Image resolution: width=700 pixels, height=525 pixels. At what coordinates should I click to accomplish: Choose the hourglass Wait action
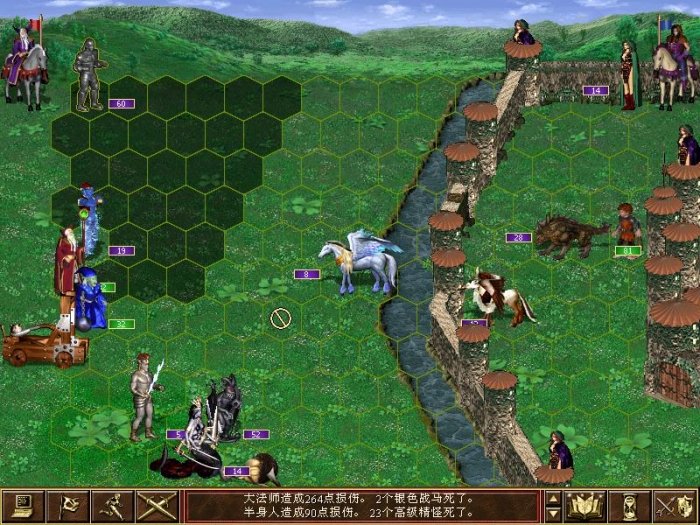click(630, 506)
